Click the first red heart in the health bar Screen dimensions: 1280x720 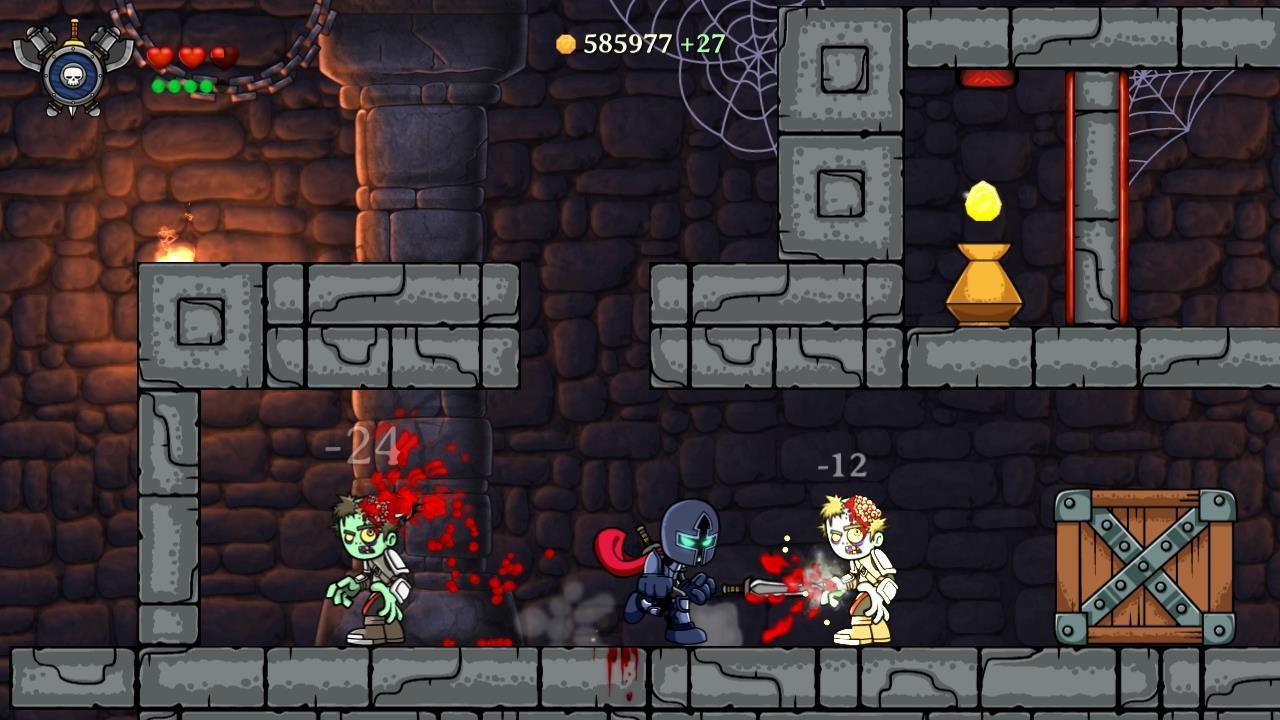tap(160, 58)
